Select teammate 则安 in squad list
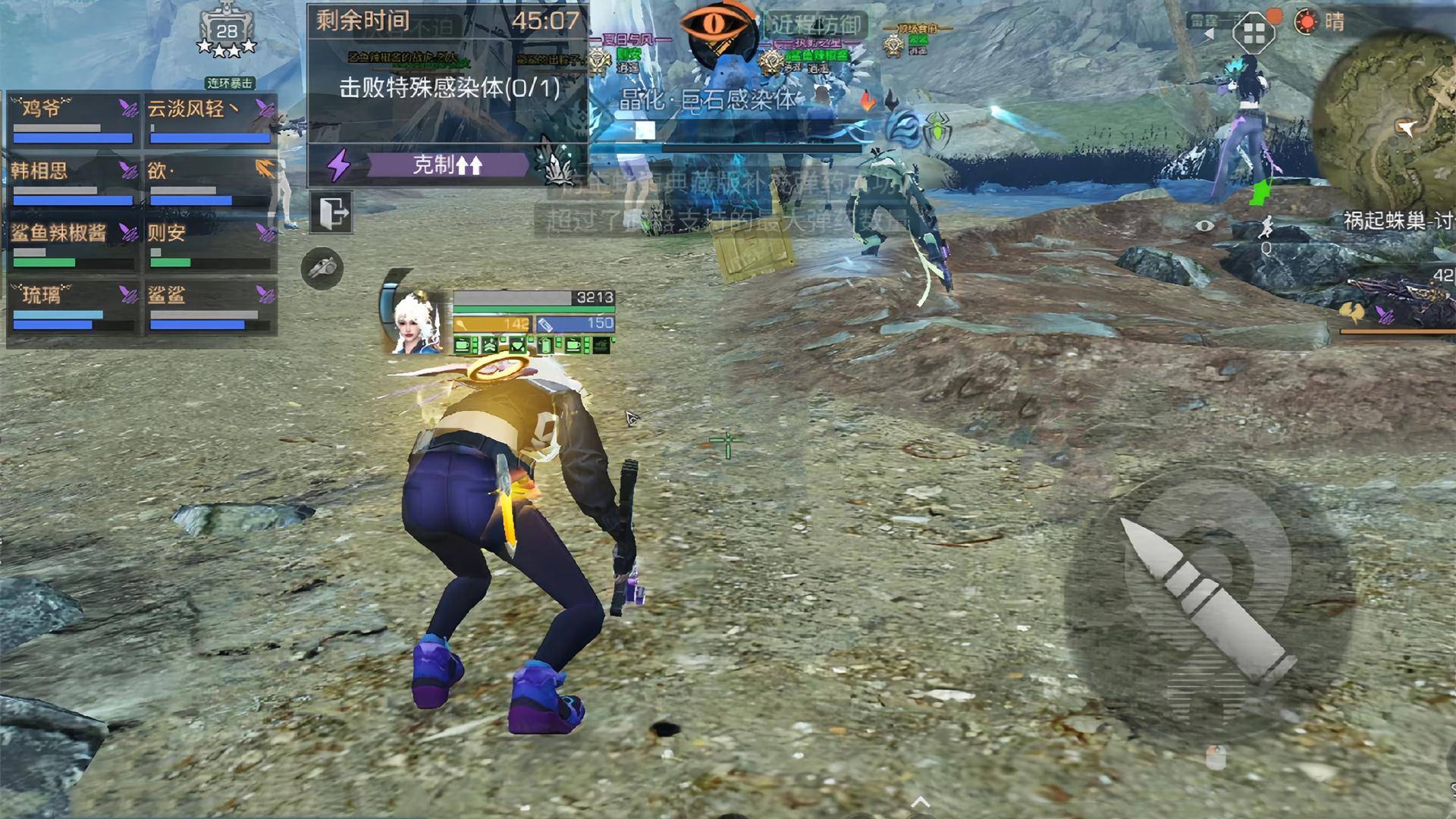This screenshot has height=819, width=1456. (x=210, y=243)
